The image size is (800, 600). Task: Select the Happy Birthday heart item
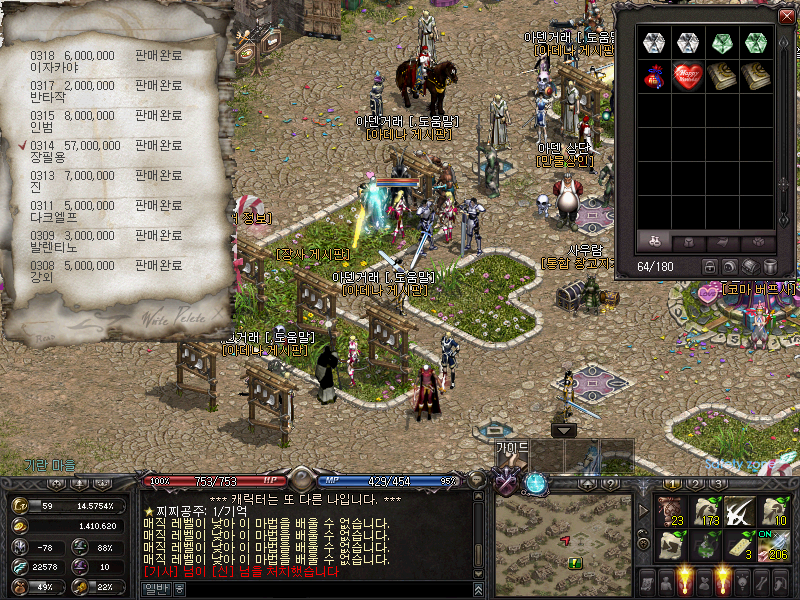point(687,76)
